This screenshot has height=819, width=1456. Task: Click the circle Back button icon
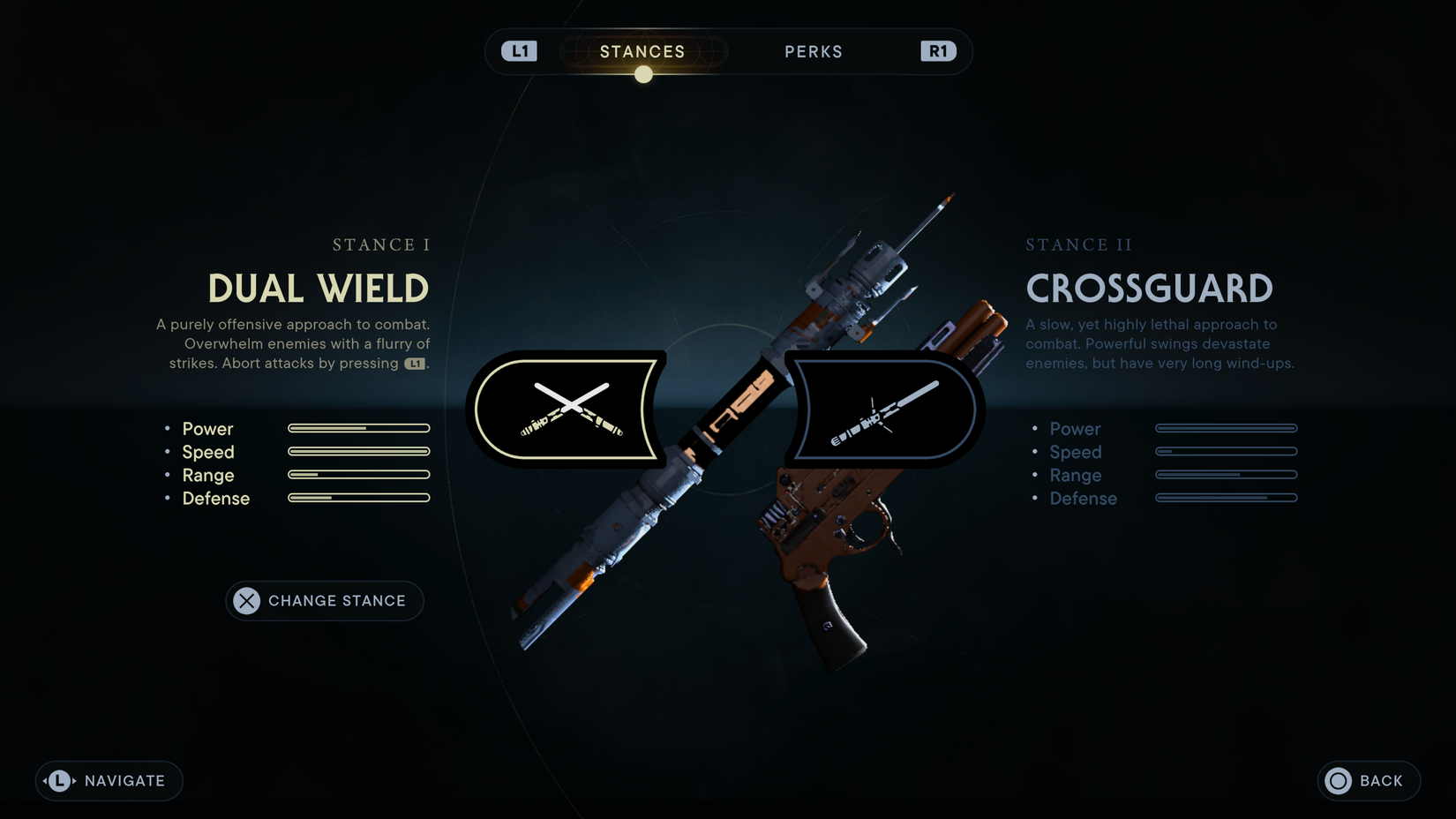click(x=1337, y=780)
